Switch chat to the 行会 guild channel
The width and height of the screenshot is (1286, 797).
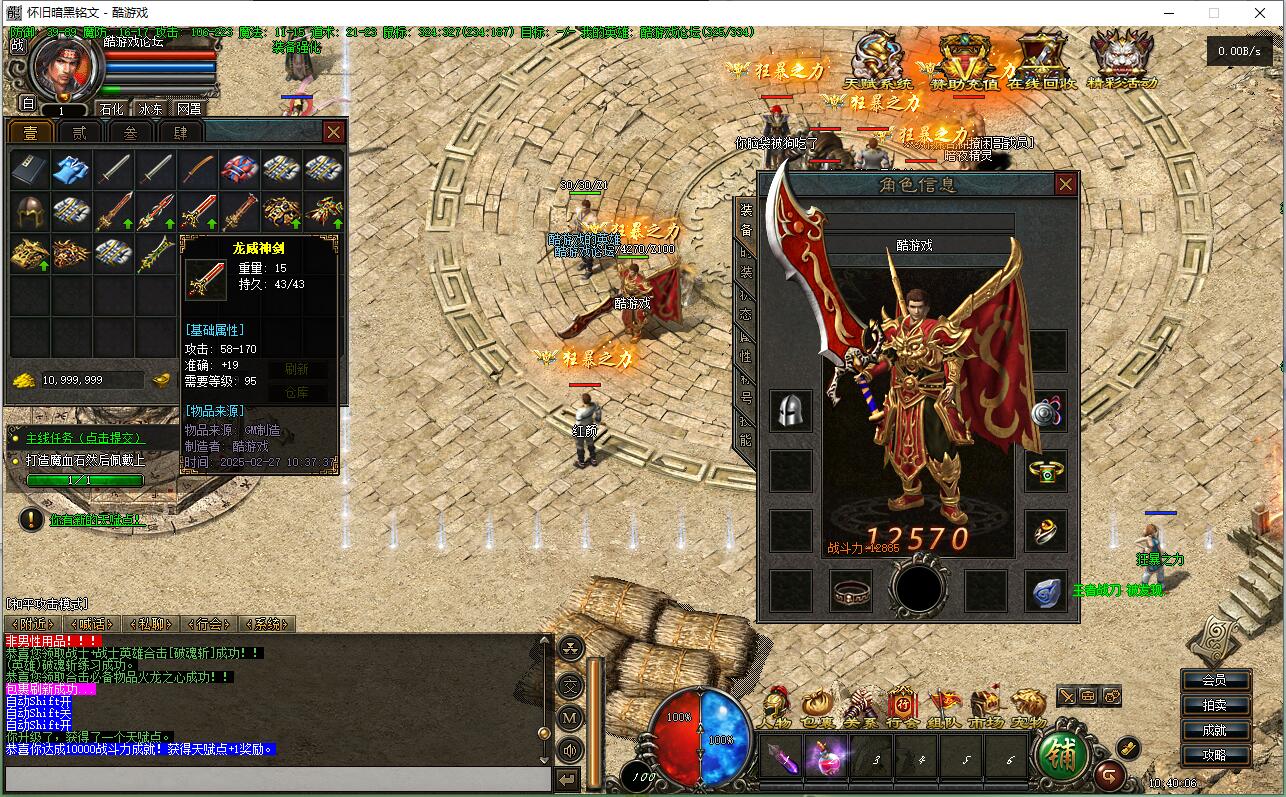(x=209, y=624)
